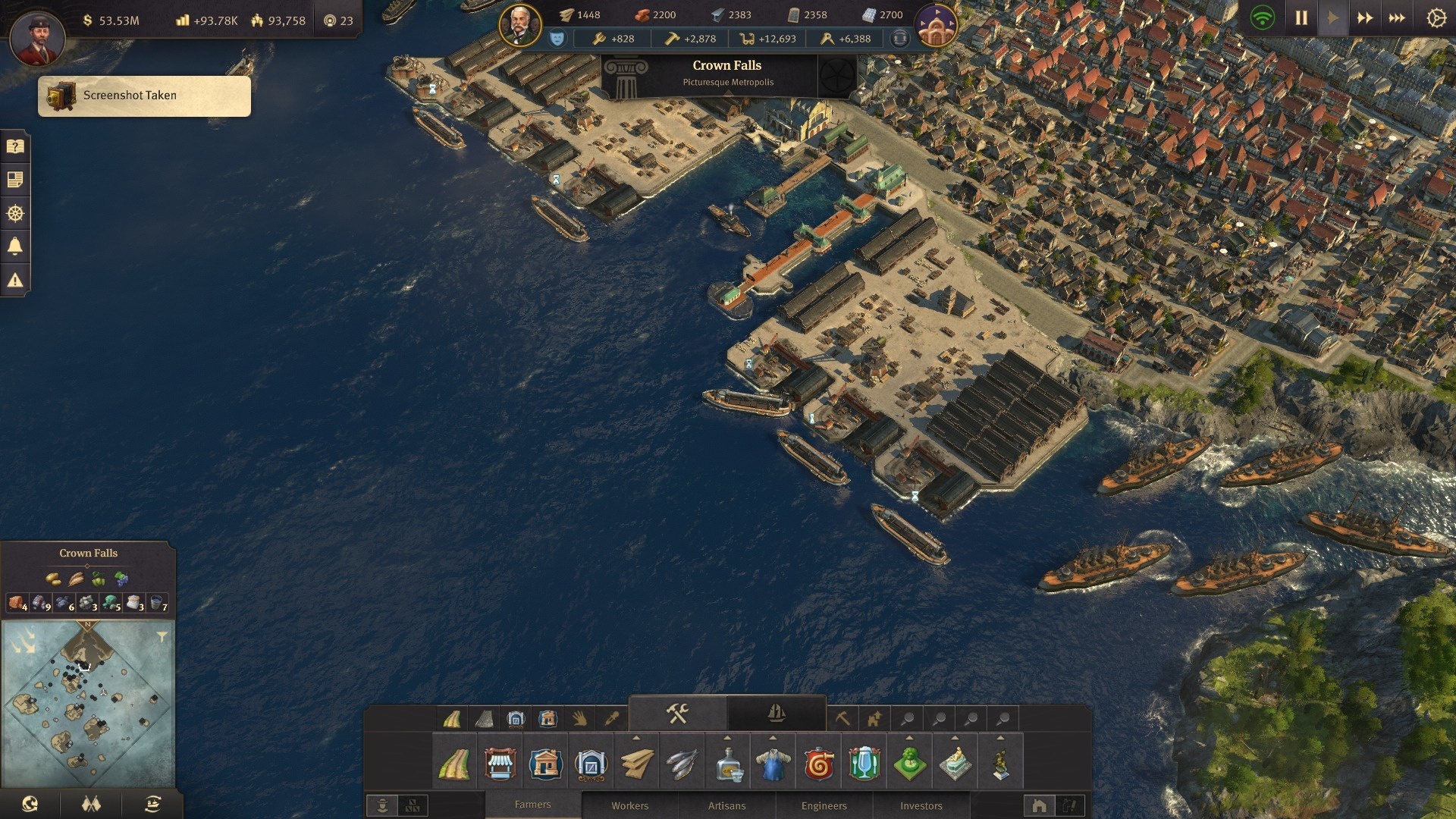
Task: Open the gear options menu
Action: tap(1436, 18)
